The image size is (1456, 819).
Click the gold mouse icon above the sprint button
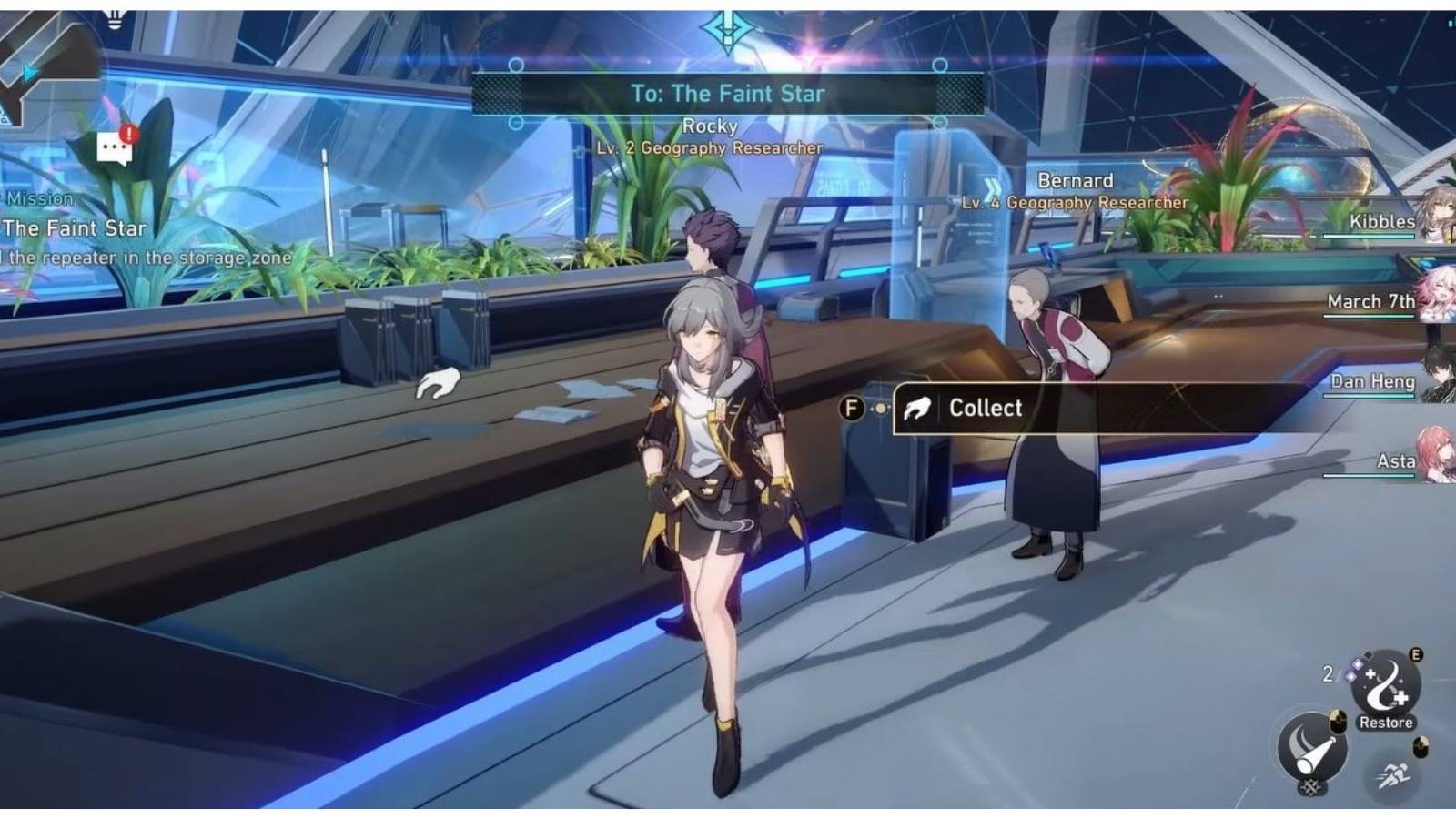1421,746
